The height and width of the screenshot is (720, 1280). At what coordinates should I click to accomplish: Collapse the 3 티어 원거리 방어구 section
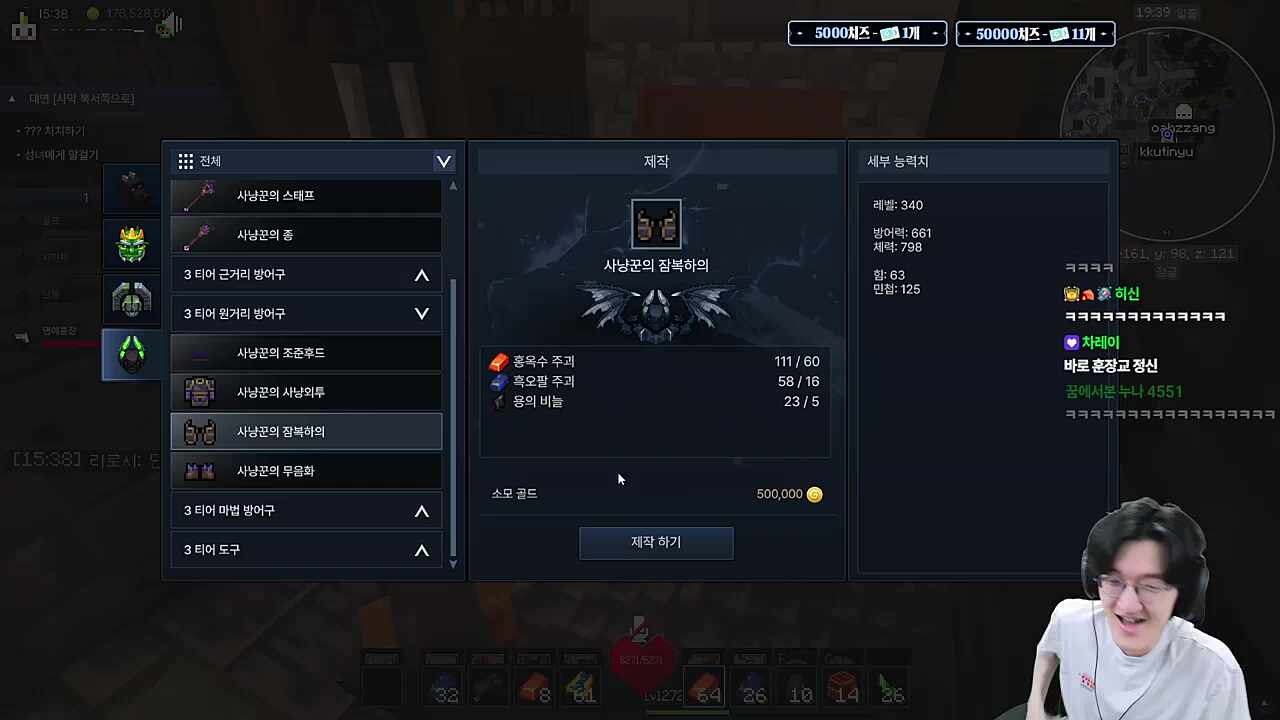click(x=421, y=313)
